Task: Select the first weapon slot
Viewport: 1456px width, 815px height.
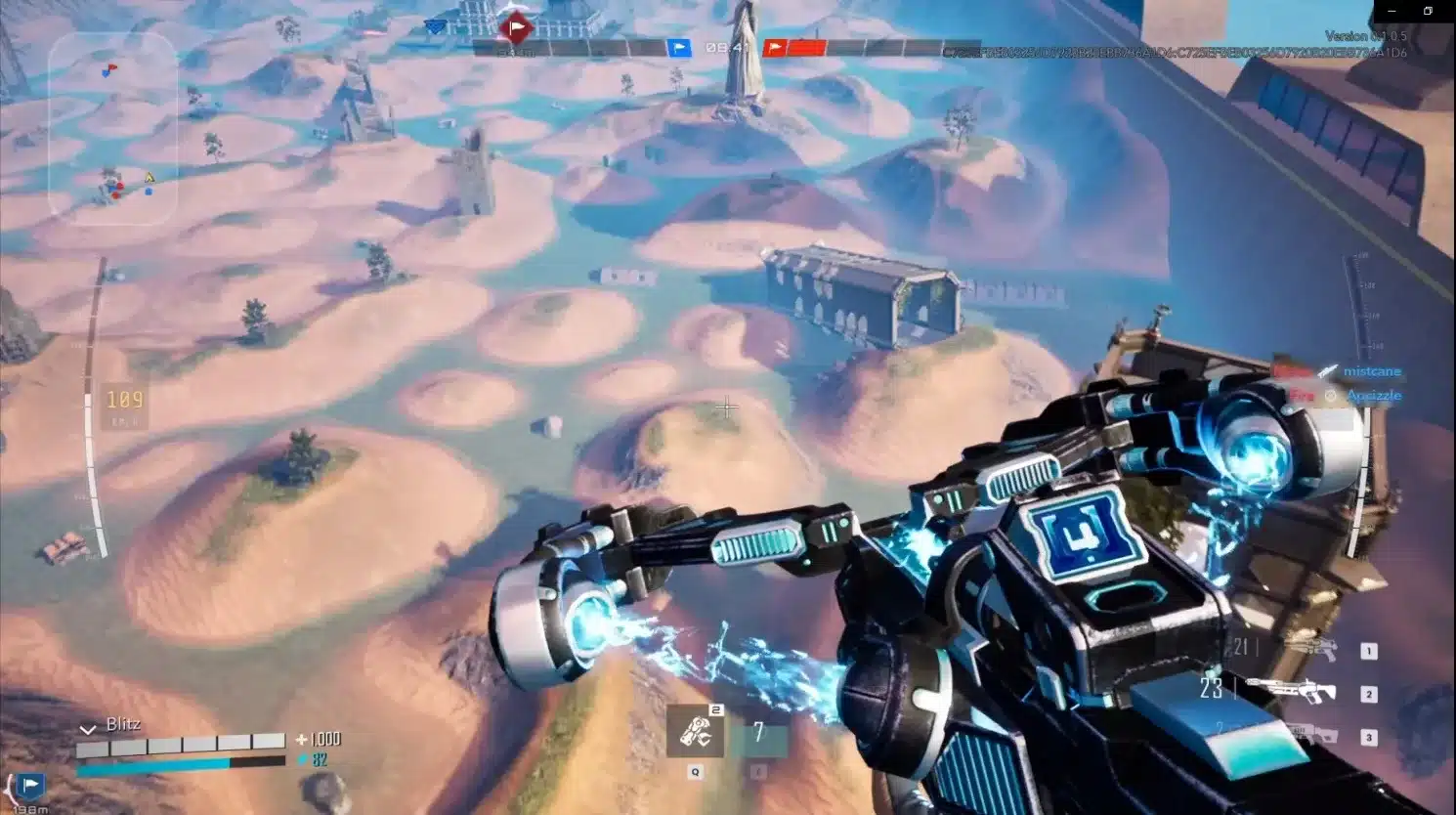Action: (x=1368, y=651)
